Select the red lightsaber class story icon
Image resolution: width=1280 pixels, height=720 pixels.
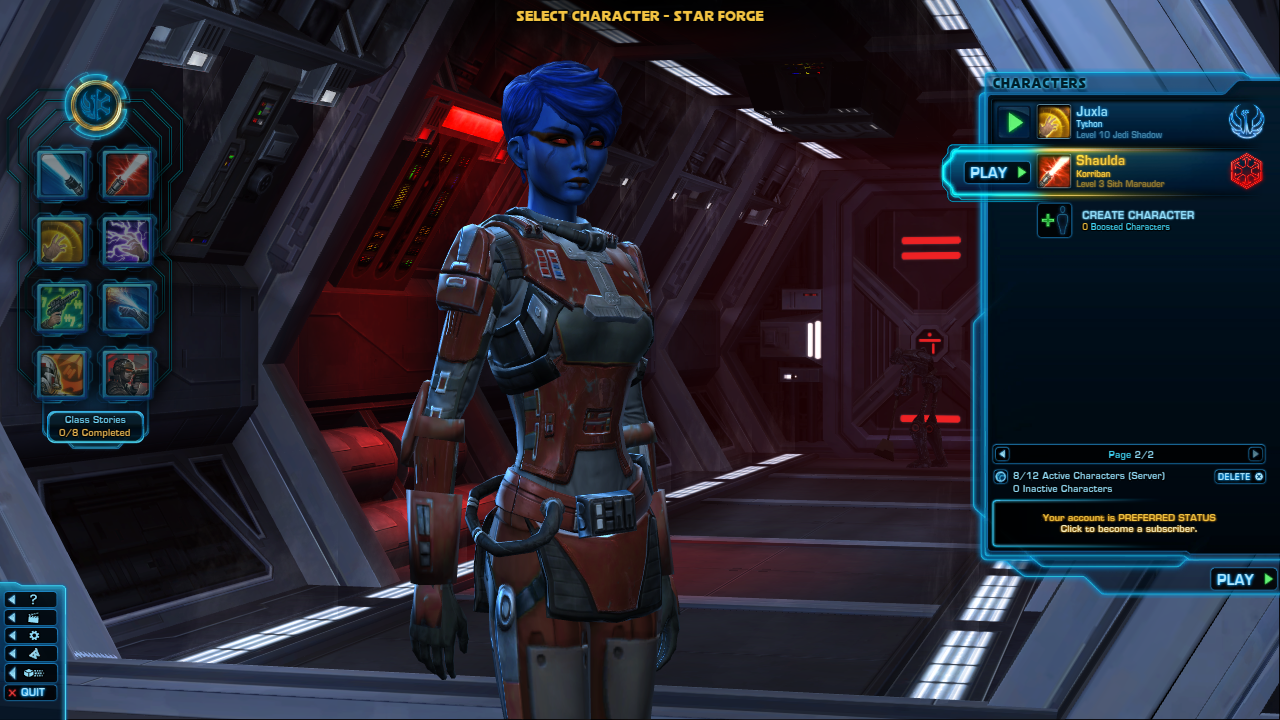click(x=128, y=174)
